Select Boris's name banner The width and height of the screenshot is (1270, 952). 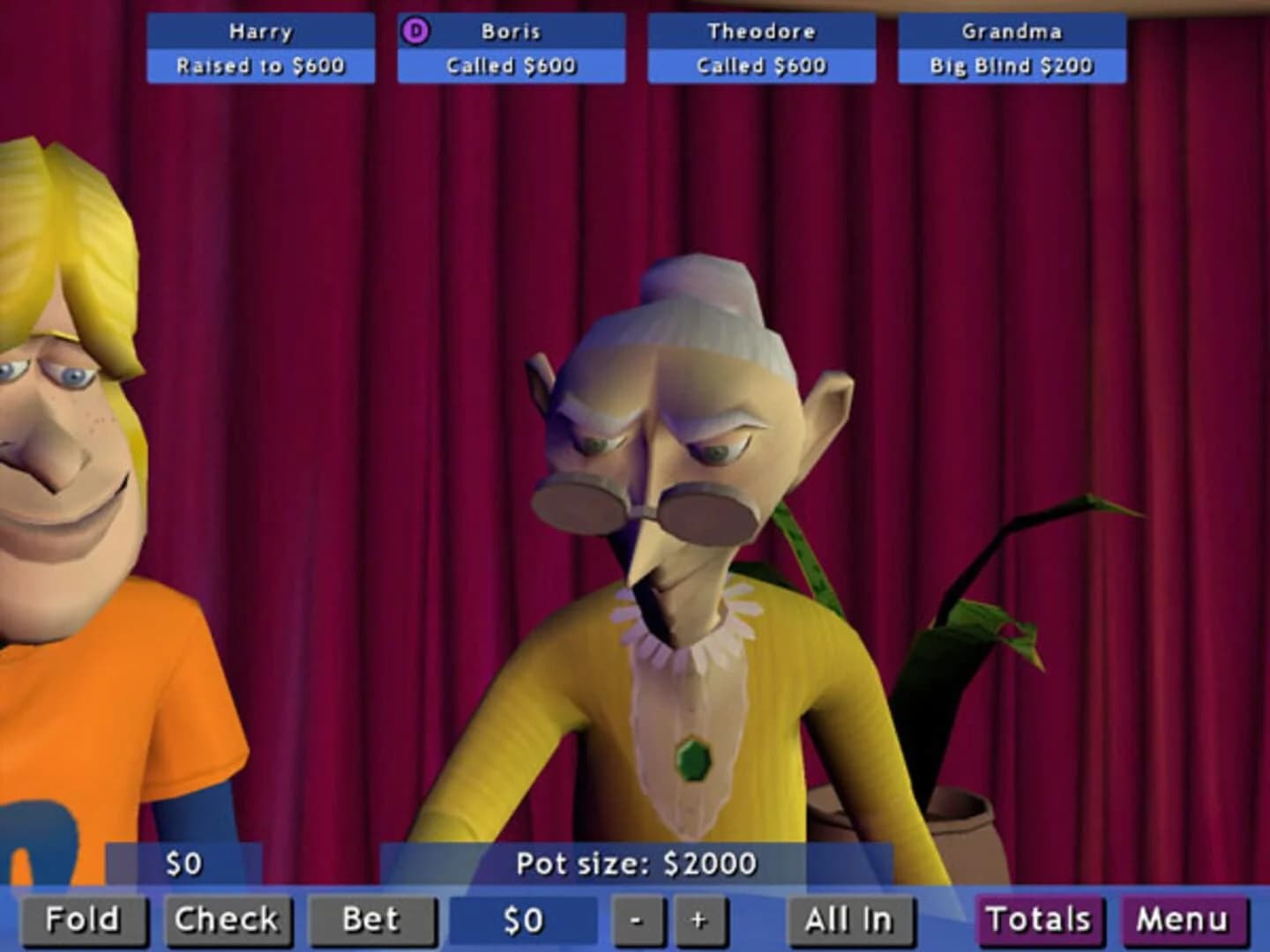(512, 32)
